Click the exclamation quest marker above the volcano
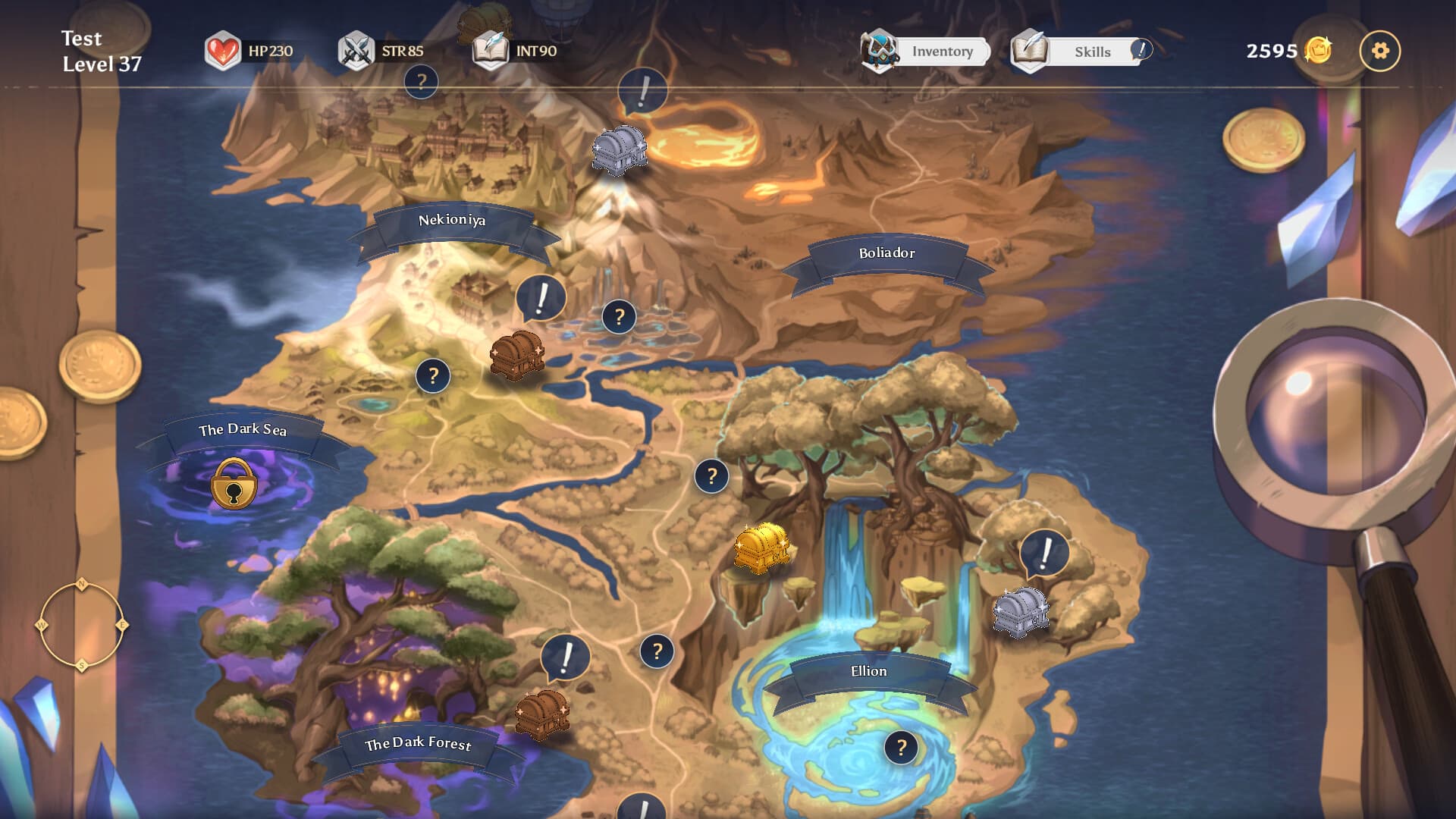Viewport: 1456px width, 819px height. point(643,92)
